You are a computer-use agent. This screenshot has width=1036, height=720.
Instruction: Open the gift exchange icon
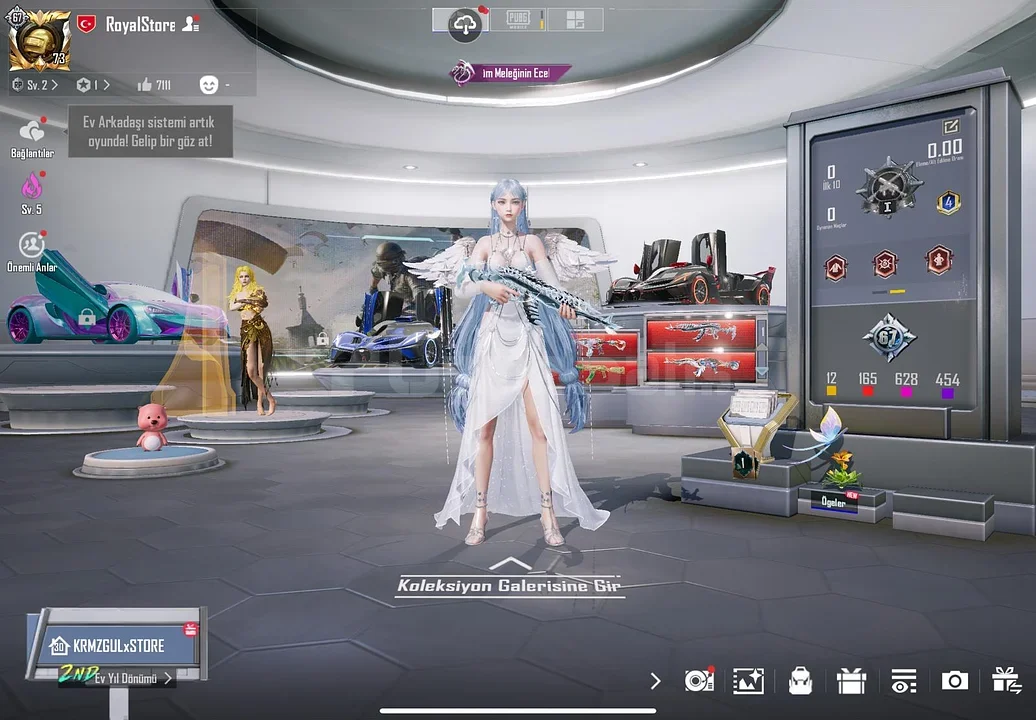1006,681
